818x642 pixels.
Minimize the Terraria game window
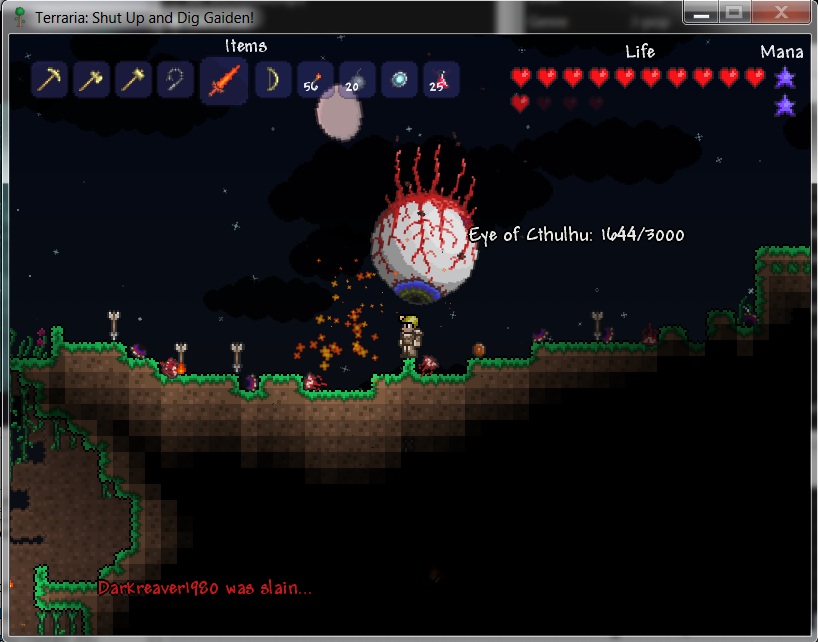(x=702, y=12)
